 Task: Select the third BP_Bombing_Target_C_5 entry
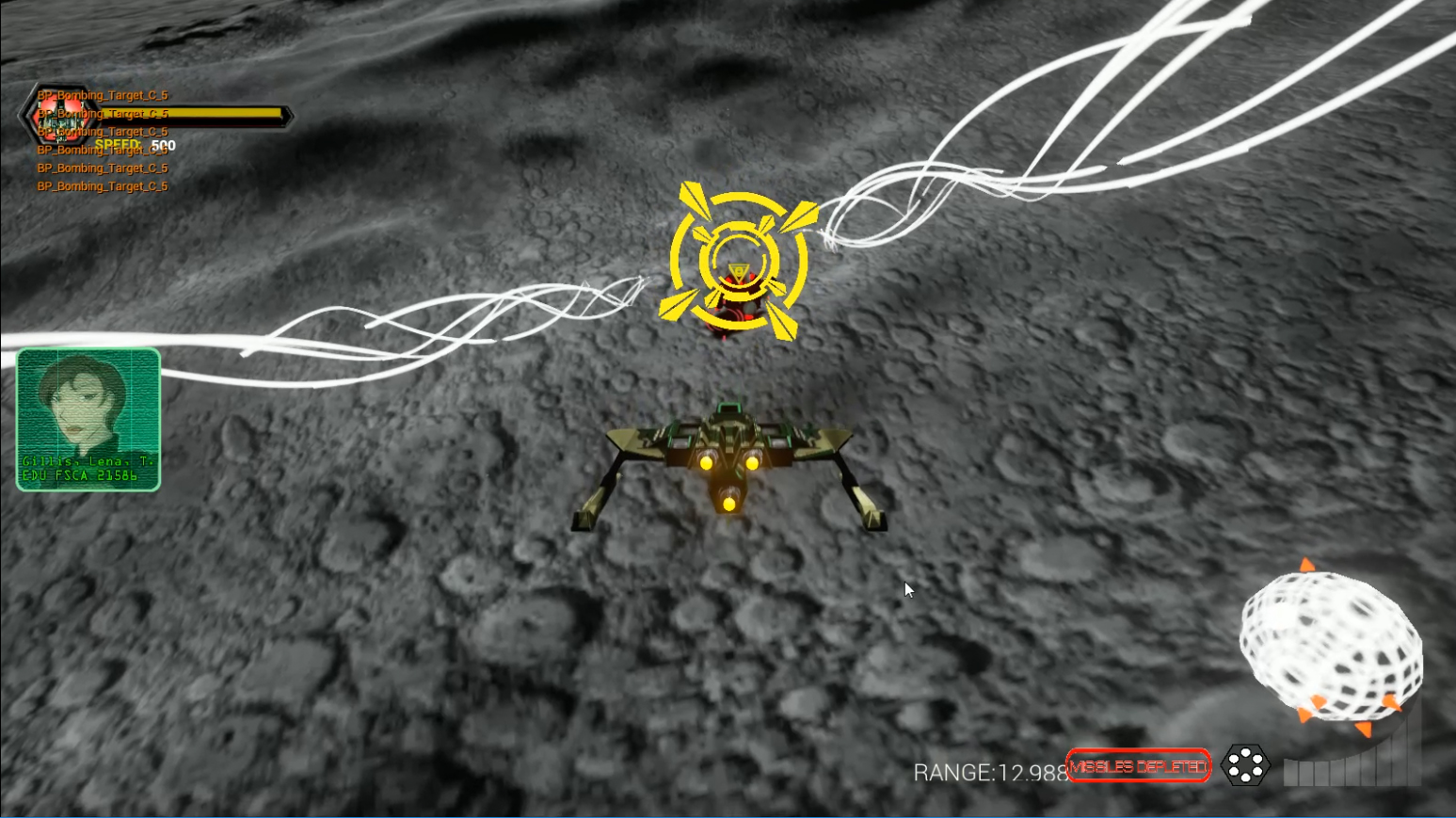(102, 132)
